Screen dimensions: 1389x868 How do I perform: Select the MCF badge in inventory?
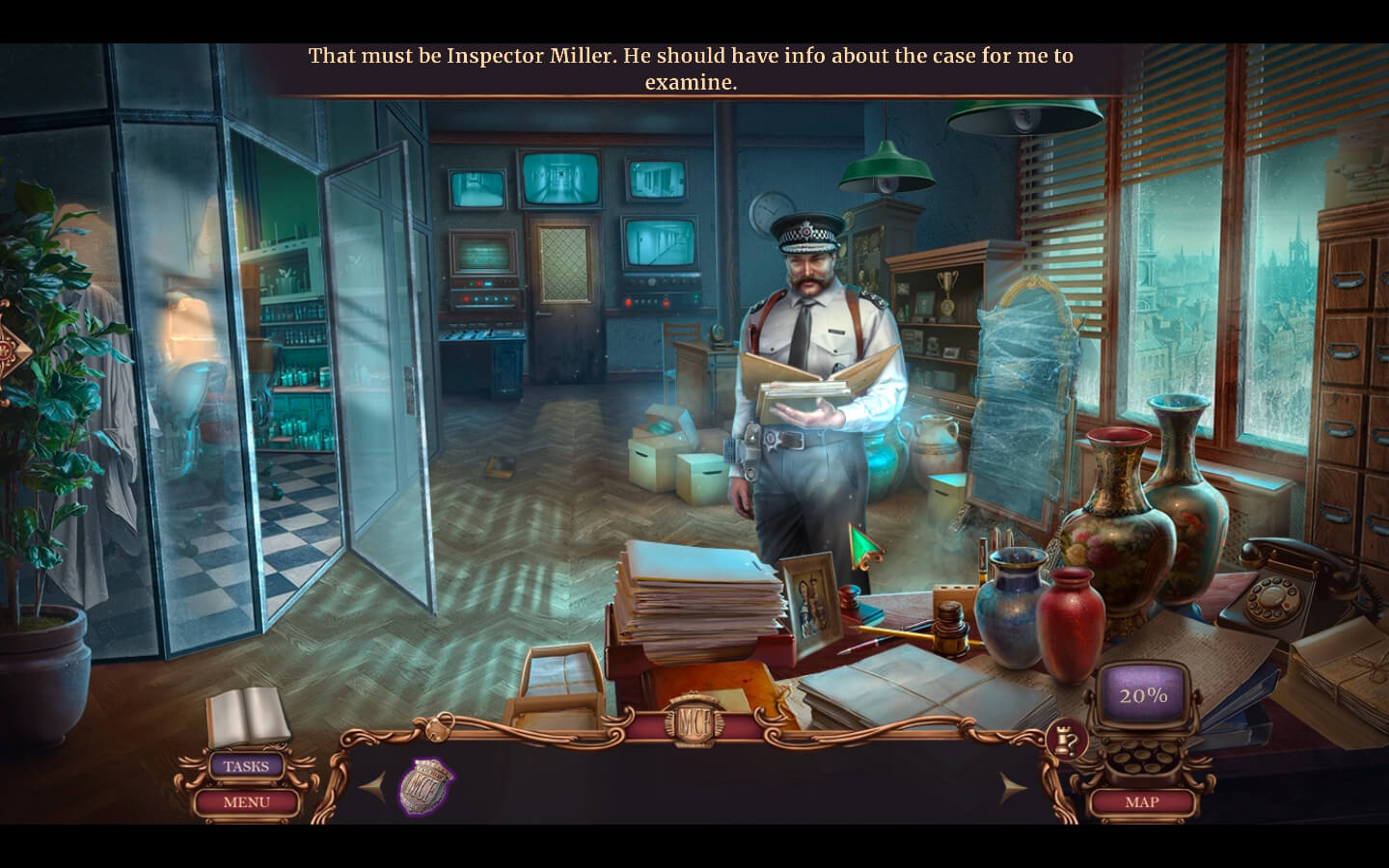(425, 785)
